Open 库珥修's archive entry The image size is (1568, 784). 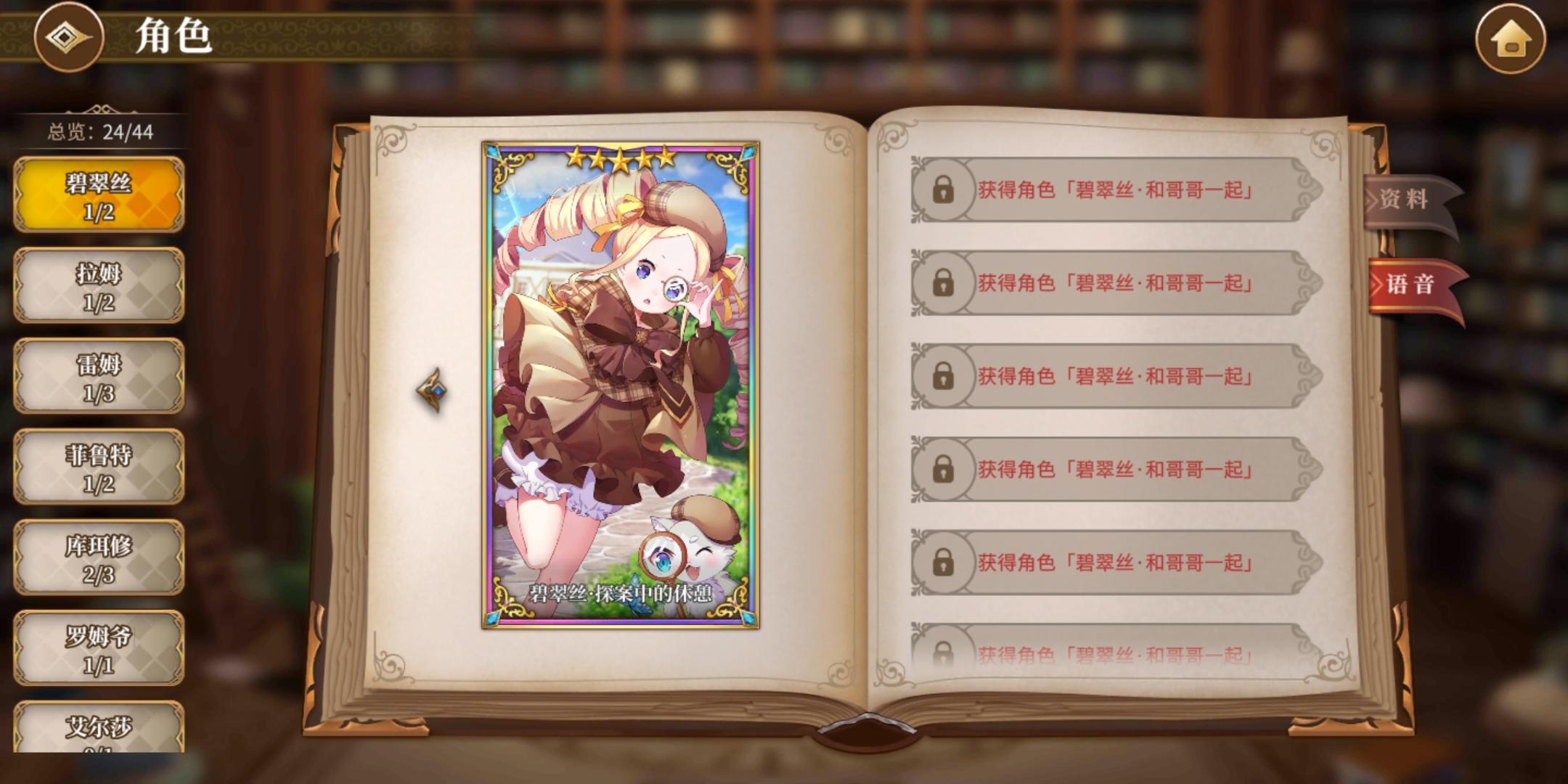99,559
